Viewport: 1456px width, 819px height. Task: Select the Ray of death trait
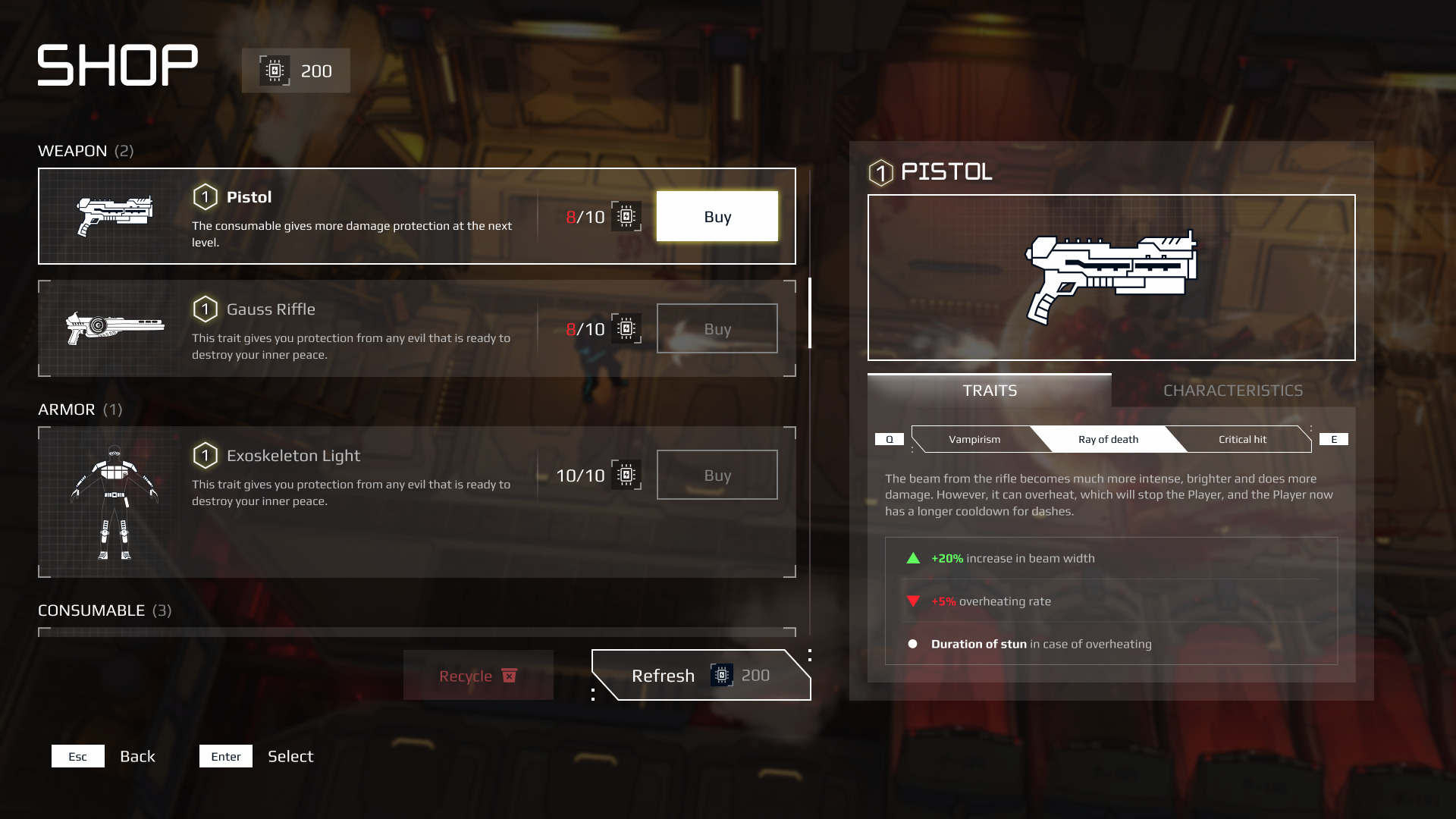(1108, 439)
